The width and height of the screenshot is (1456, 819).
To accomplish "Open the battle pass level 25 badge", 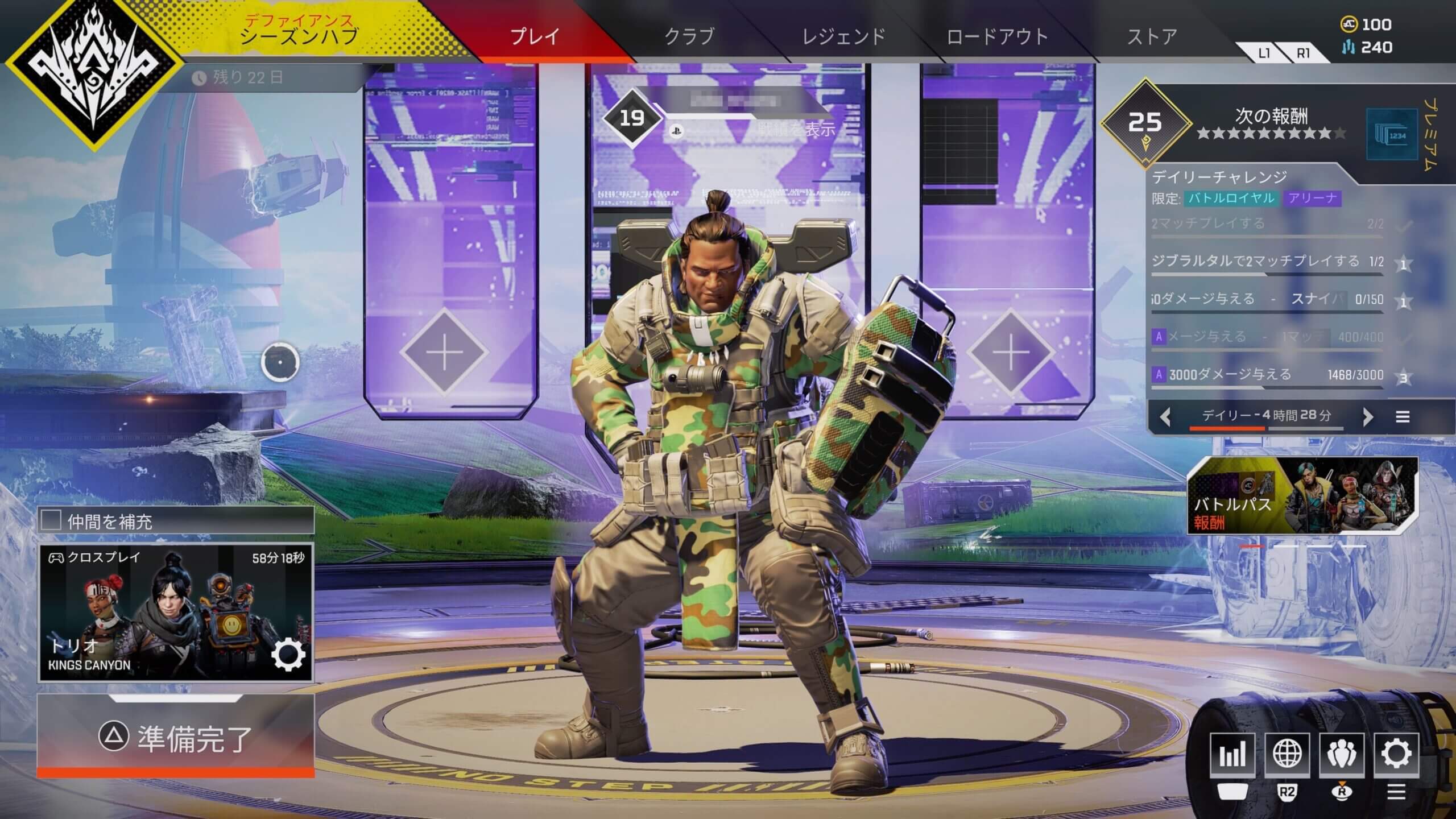I will [1145, 123].
